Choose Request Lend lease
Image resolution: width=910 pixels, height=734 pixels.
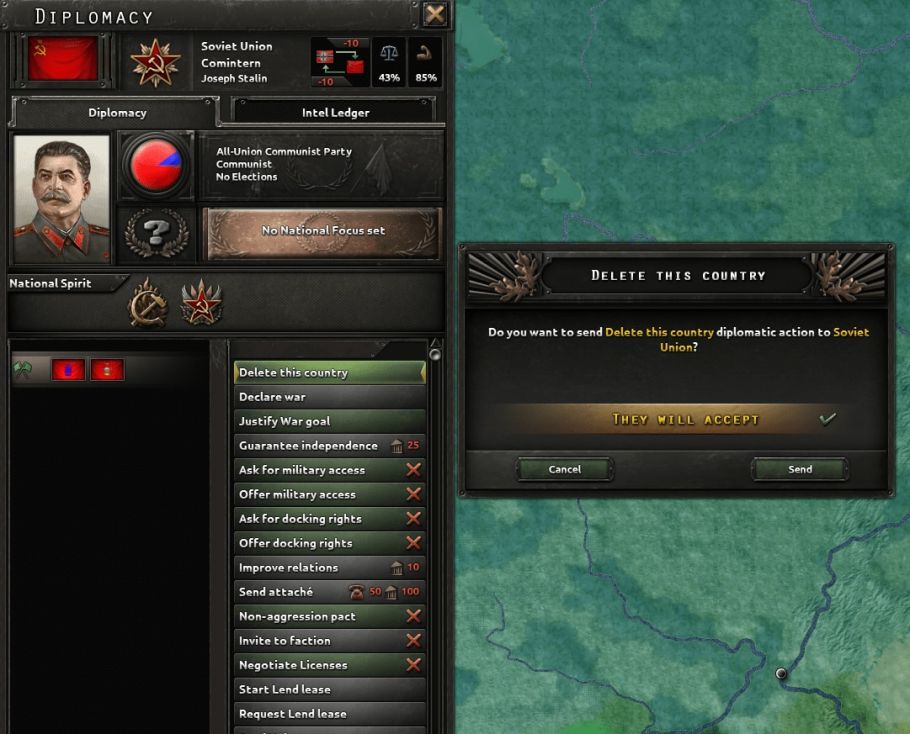point(329,714)
